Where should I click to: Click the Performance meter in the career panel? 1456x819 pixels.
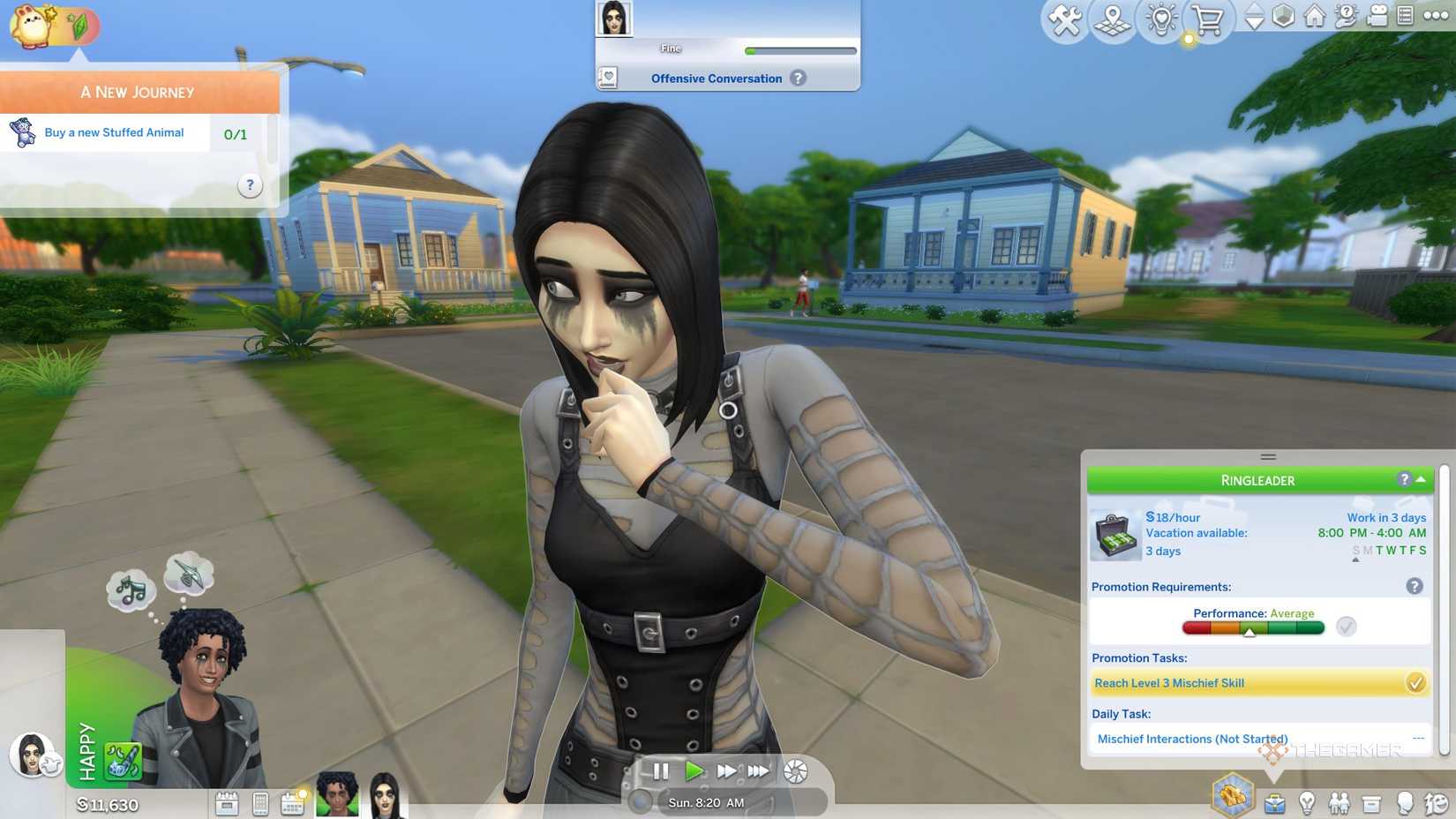[x=1253, y=627]
